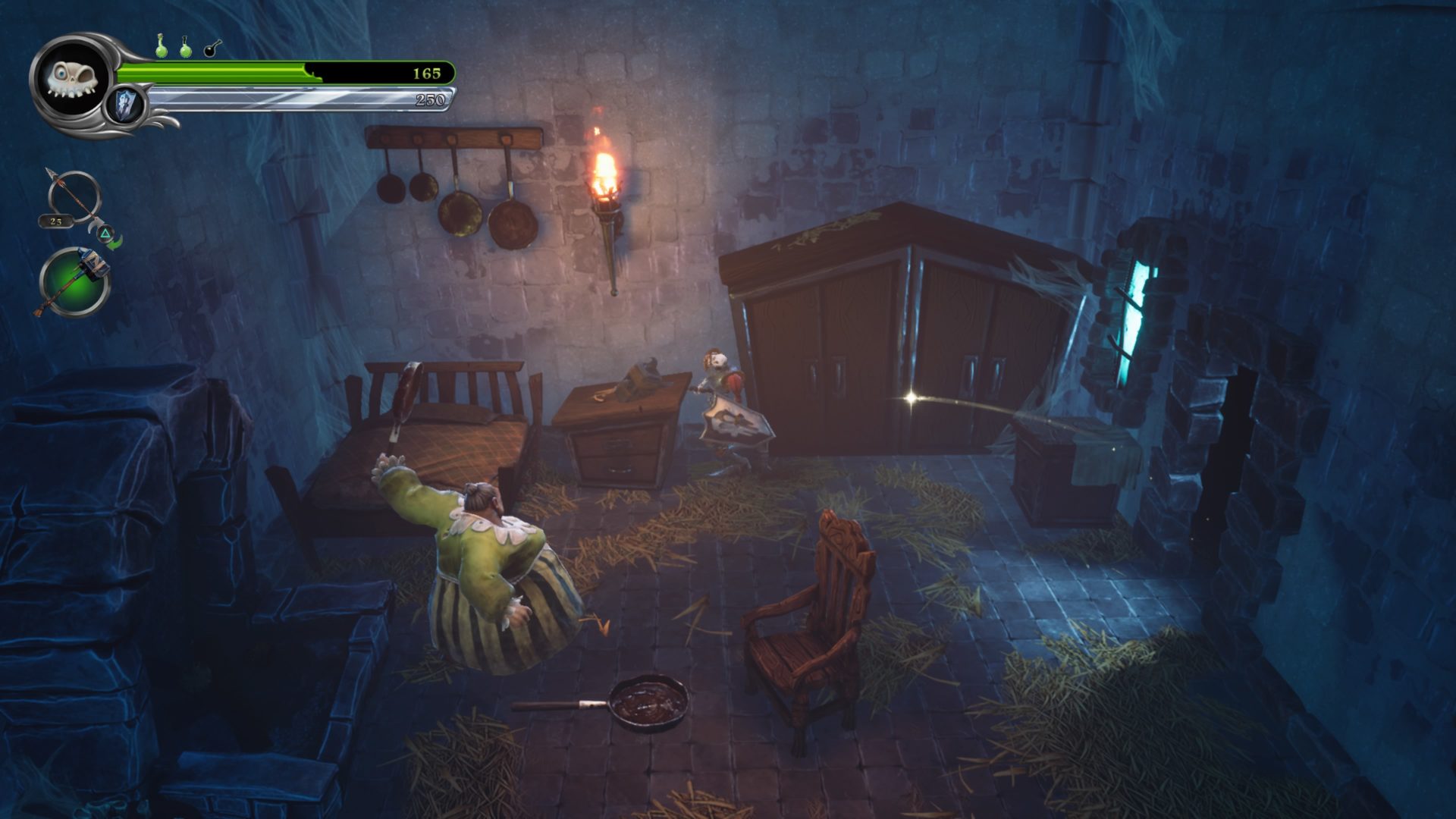Click the skull character portrait
Image resolution: width=1456 pixels, height=819 pixels.
pyautogui.click(x=73, y=77)
